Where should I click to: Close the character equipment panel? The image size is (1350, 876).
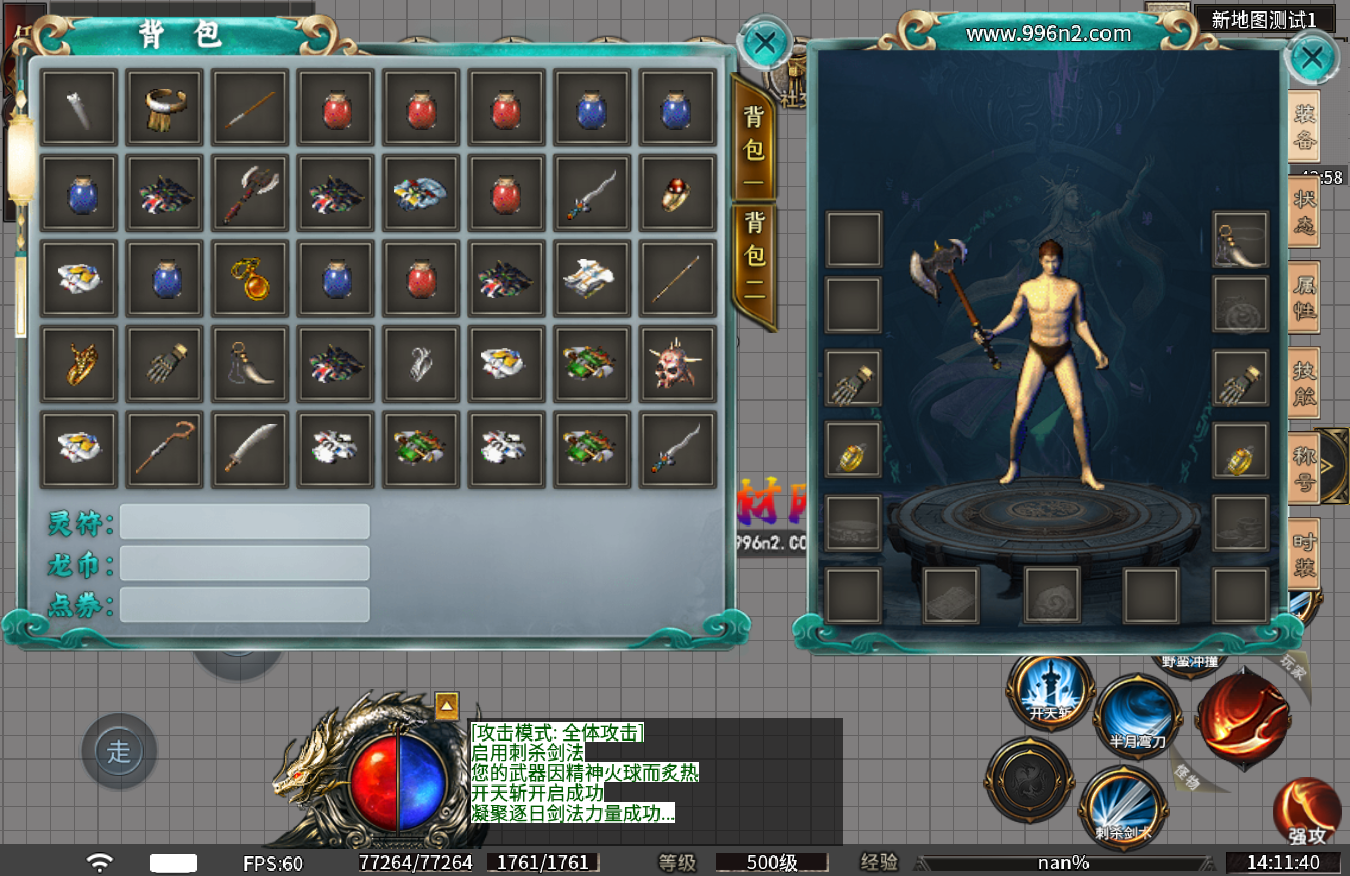[x=1312, y=58]
